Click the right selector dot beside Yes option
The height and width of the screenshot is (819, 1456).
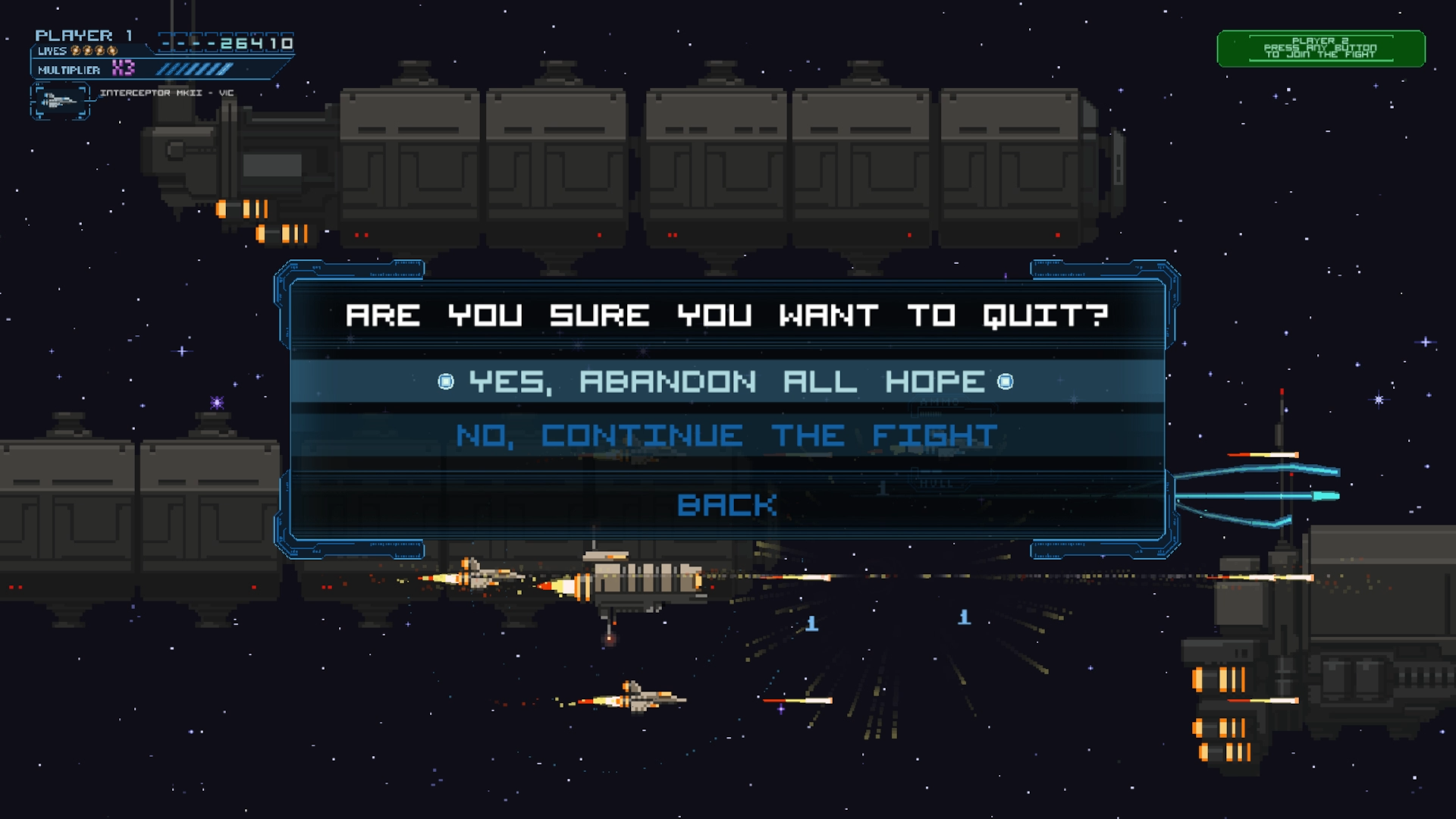point(1006,383)
